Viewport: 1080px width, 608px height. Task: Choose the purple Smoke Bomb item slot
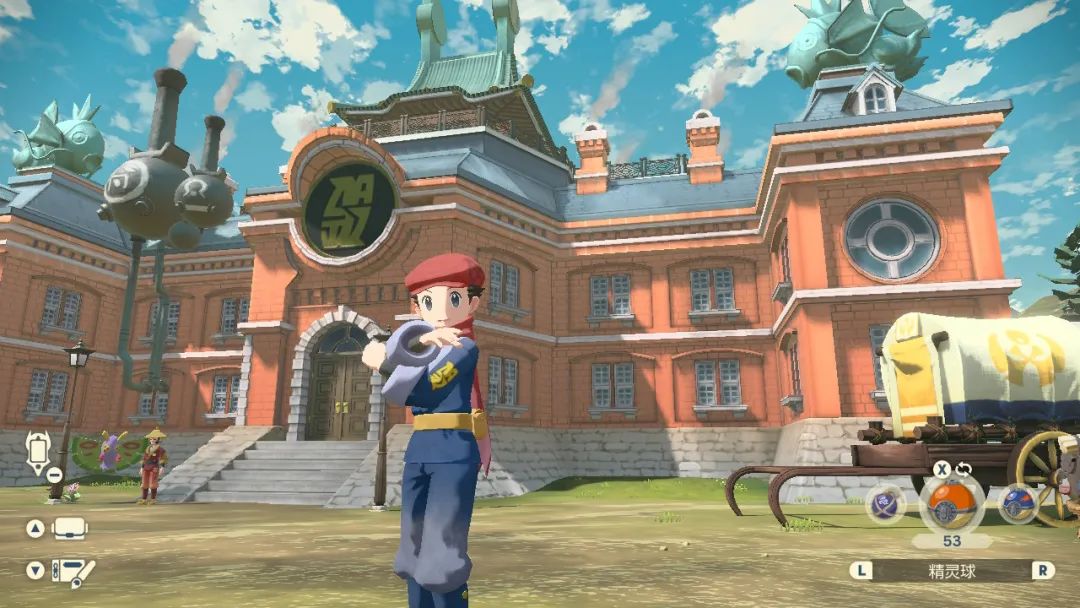click(886, 503)
